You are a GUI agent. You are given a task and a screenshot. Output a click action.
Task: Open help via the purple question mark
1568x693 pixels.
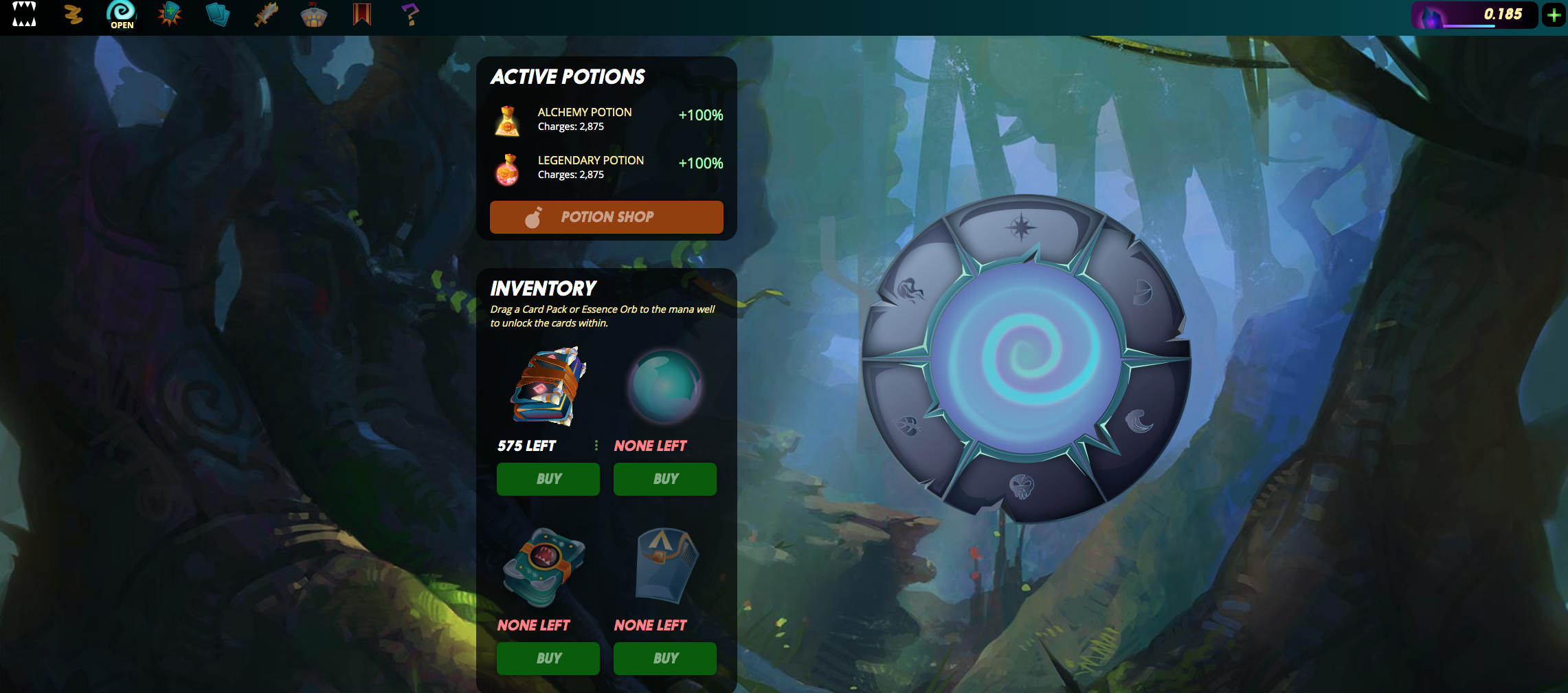click(x=410, y=14)
